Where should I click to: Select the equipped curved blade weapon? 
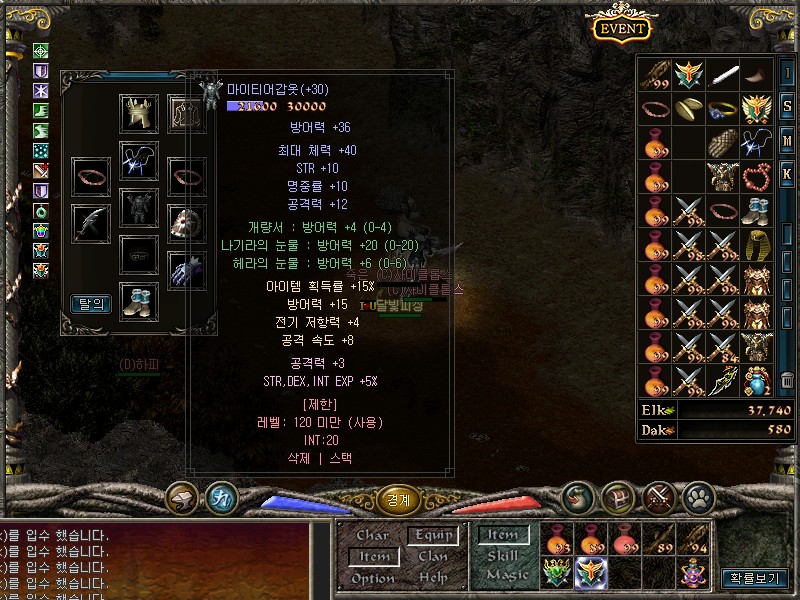point(91,223)
